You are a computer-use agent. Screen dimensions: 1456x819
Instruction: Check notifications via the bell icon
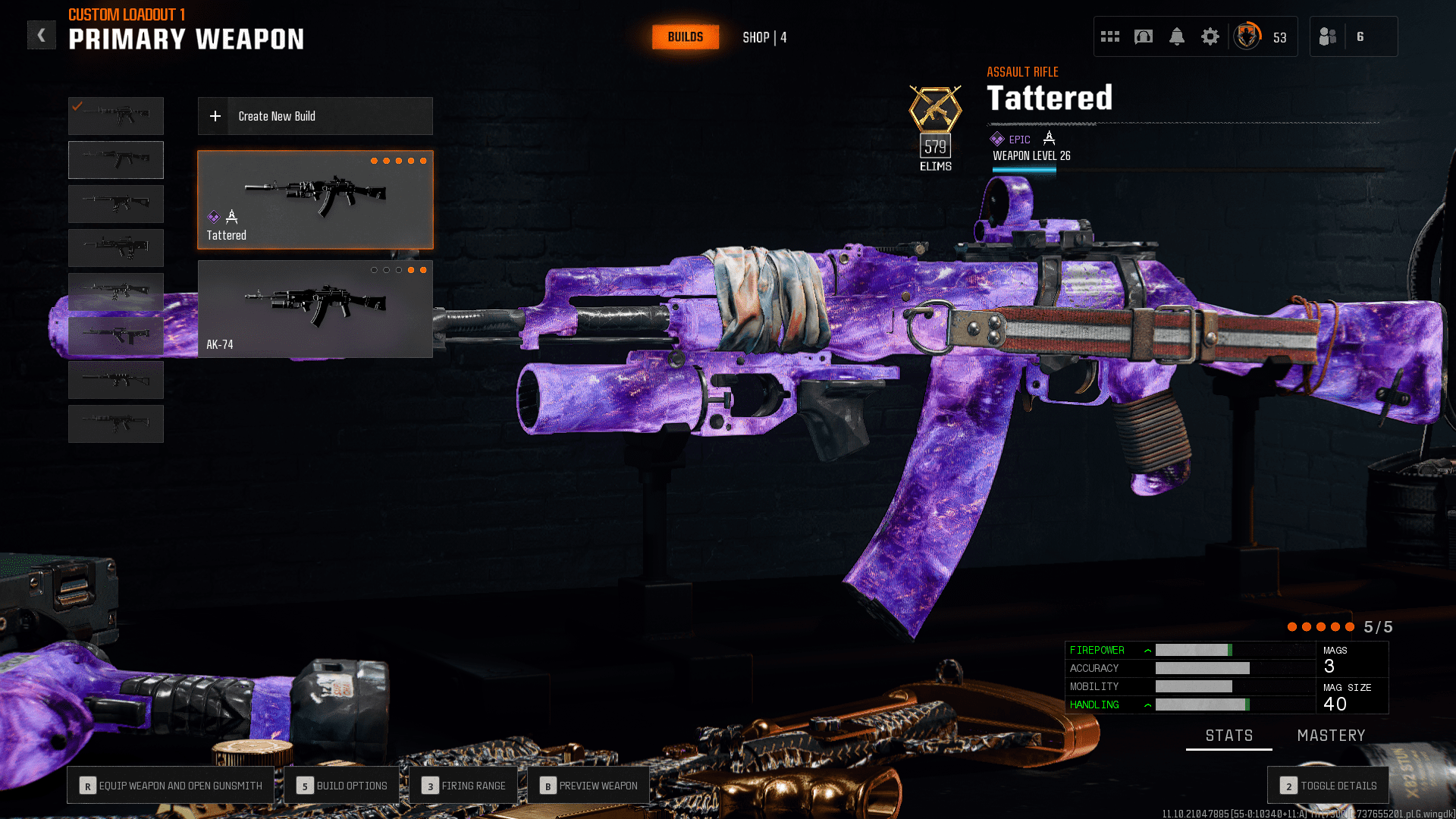point(1177,36)
